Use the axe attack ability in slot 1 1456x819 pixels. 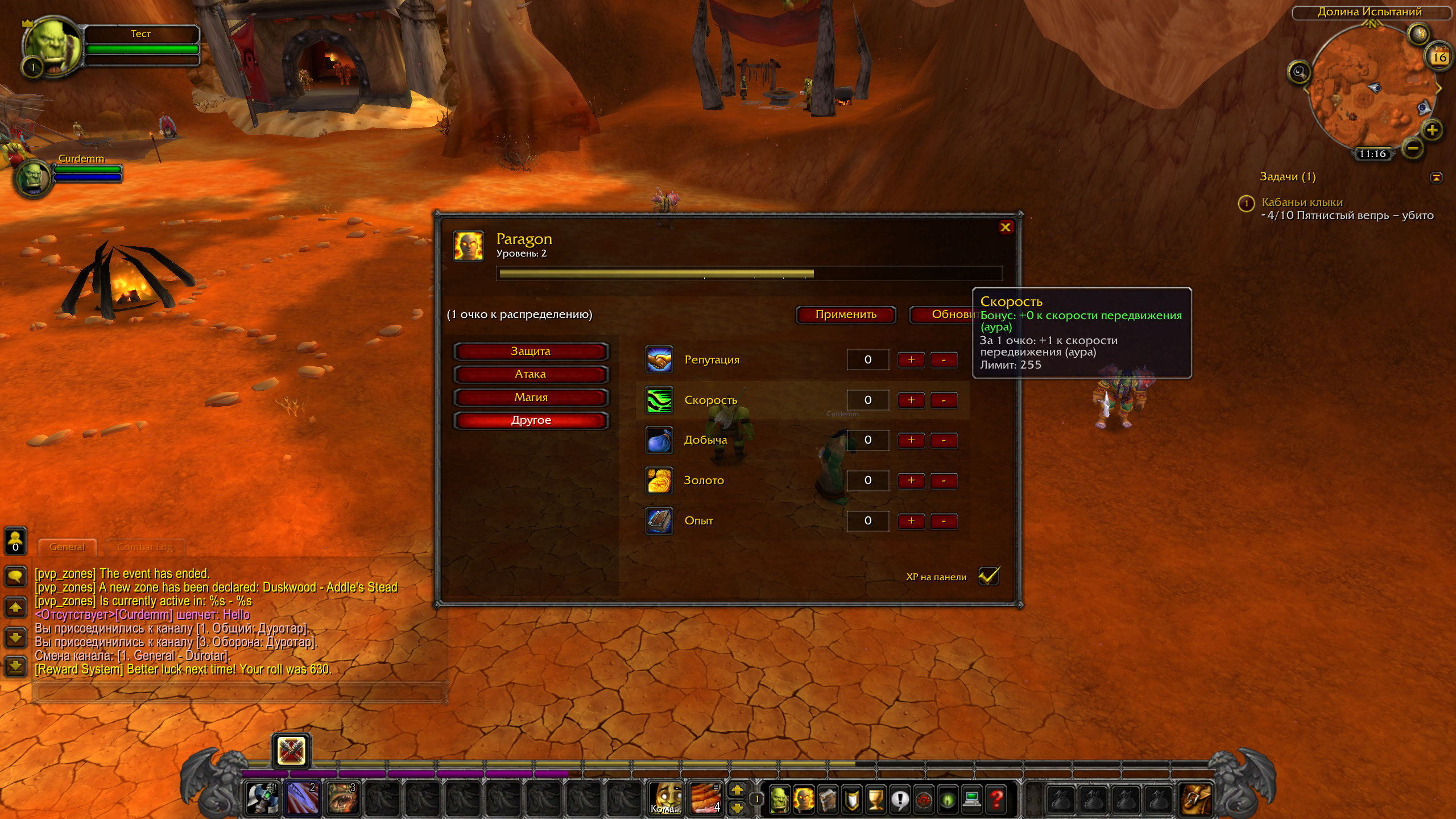click(x=262, y=799)
